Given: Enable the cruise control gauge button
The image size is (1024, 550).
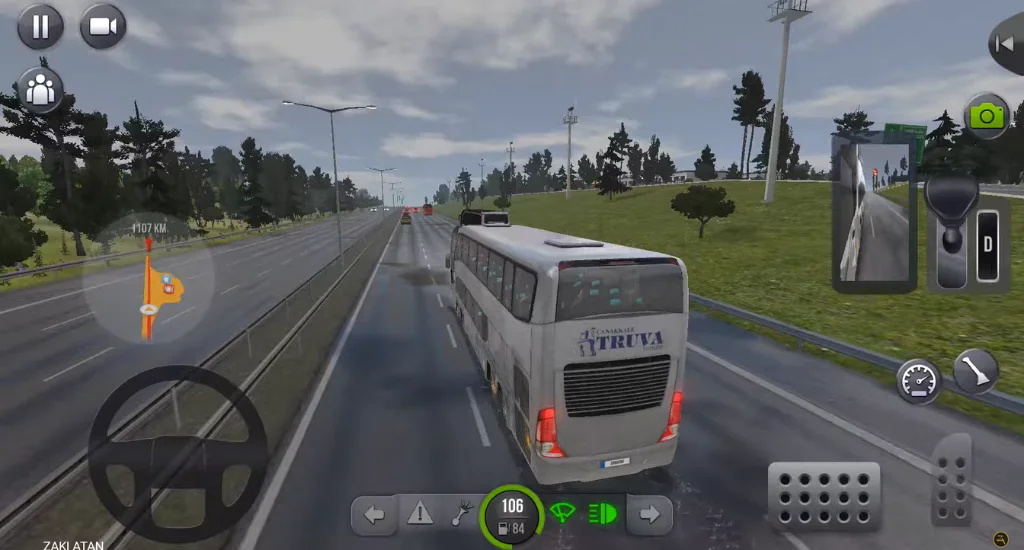Looking at the screenshot, I should 918,380.
